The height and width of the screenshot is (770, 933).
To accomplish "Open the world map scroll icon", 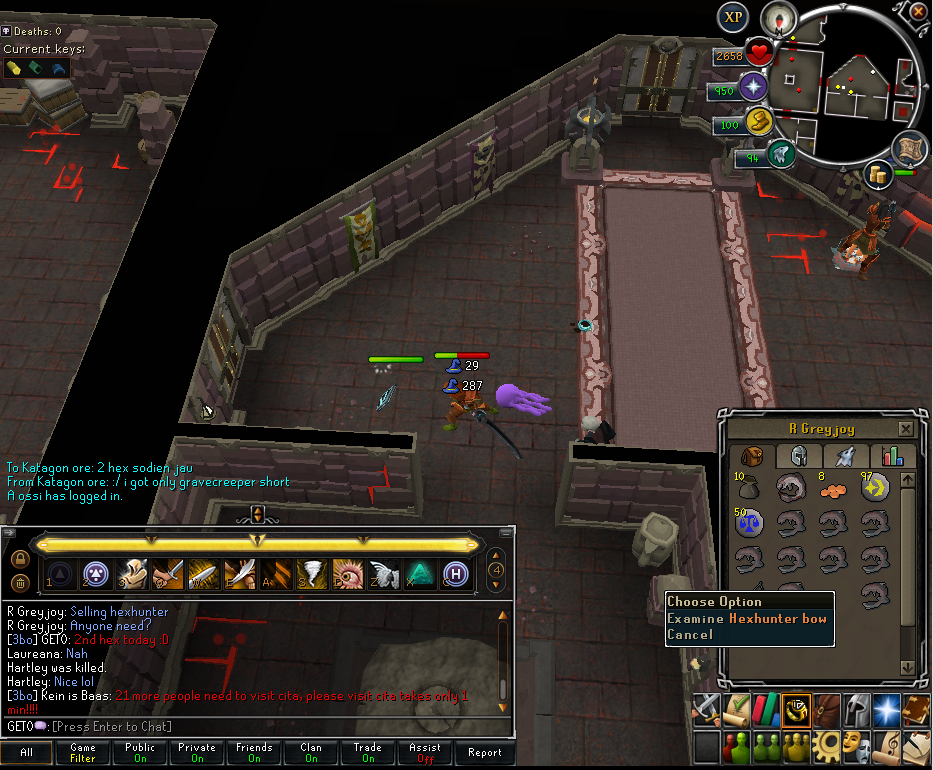I will pyautogui.click(x=909, y=147).
